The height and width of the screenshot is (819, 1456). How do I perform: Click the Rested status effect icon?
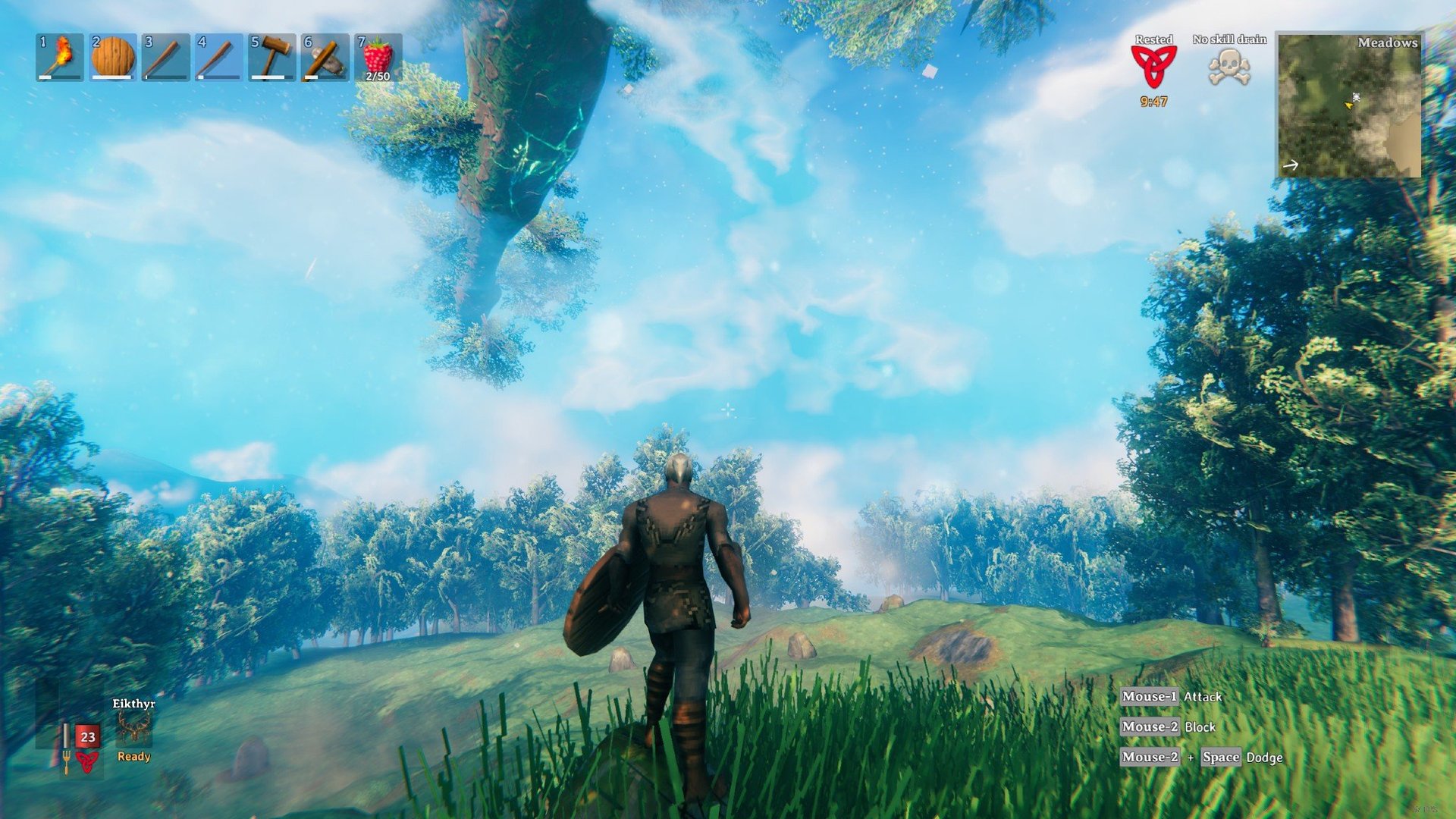pos(1153,67)
